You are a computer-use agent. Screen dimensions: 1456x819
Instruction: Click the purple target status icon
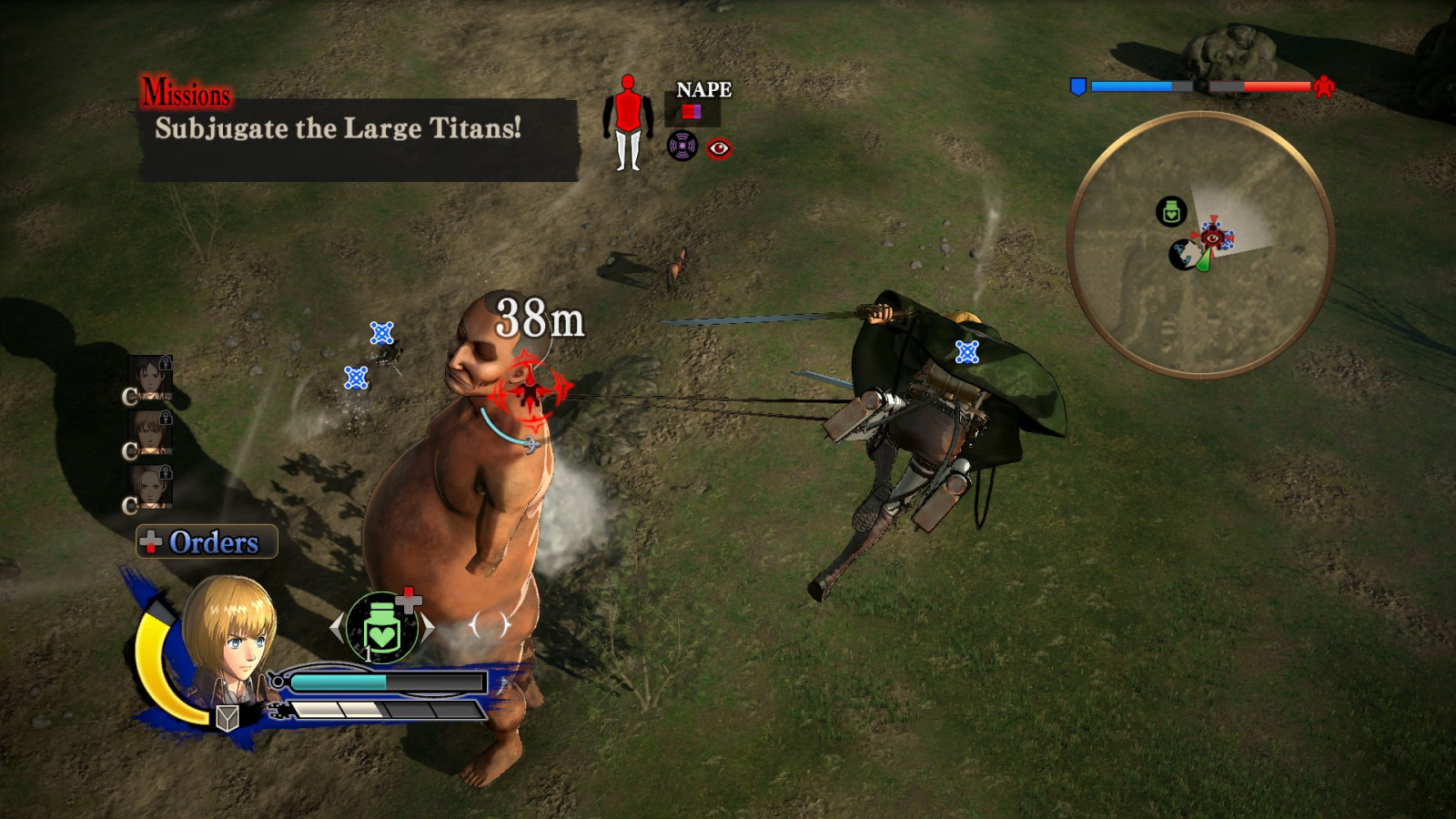point(682,146)
